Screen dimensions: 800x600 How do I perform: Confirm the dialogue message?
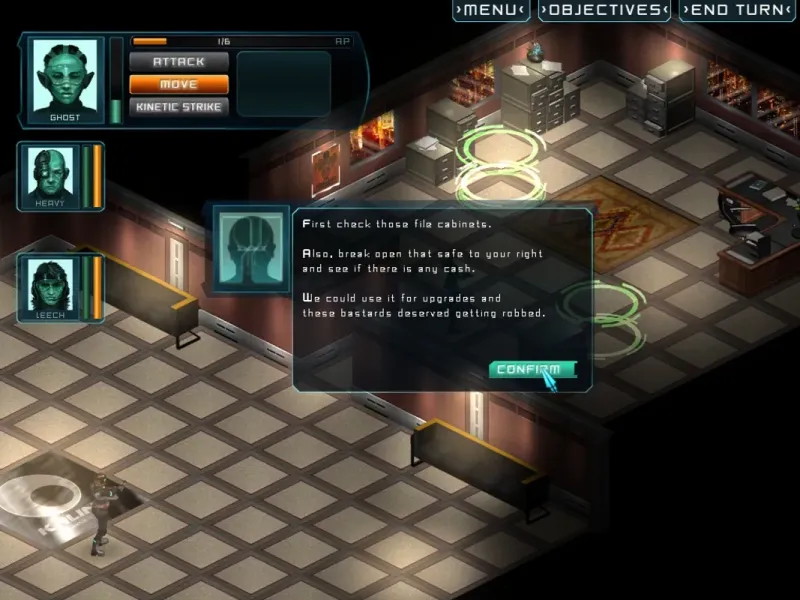point(533,370)
